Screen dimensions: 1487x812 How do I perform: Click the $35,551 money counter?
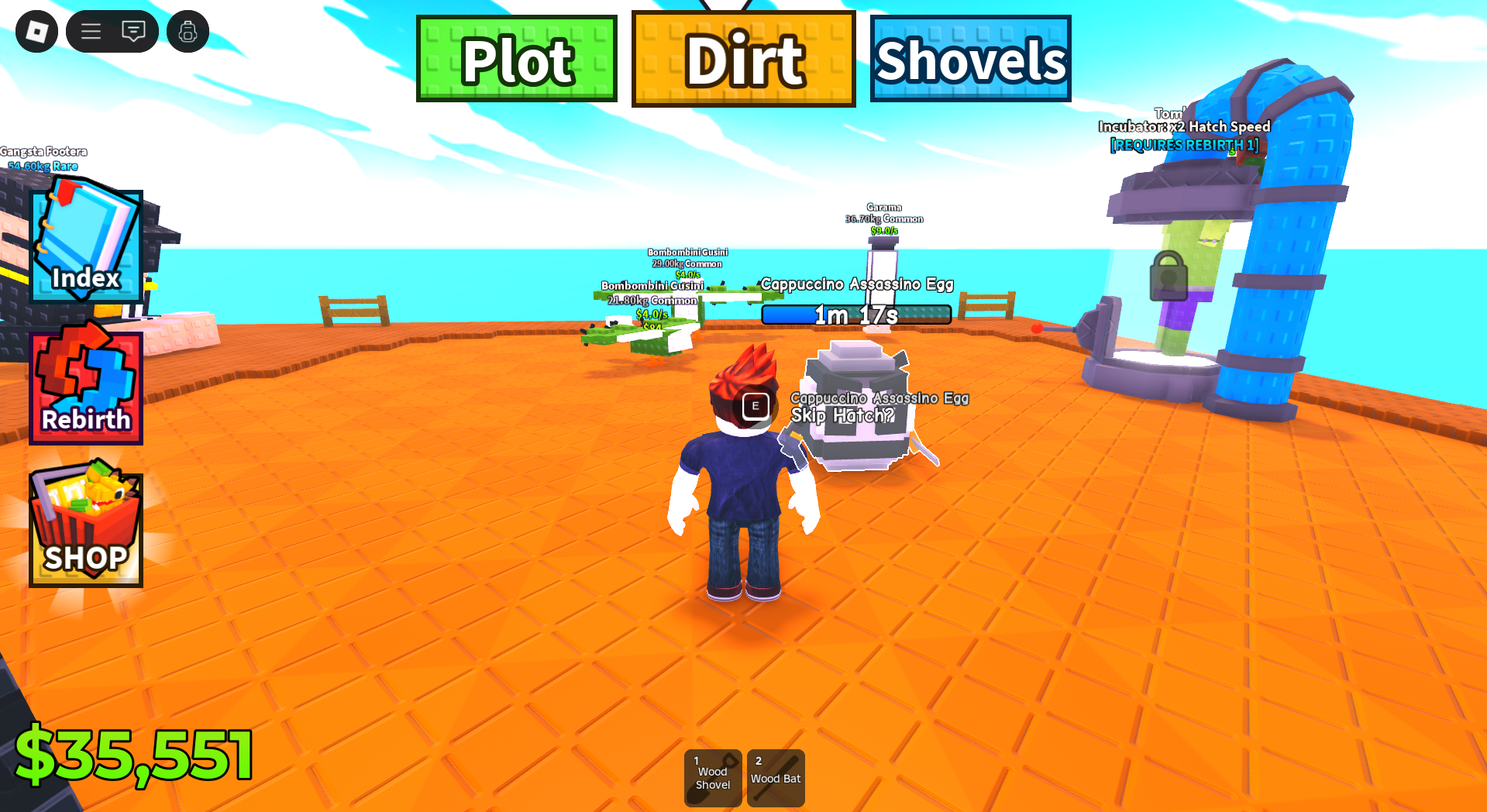[136, 752]
